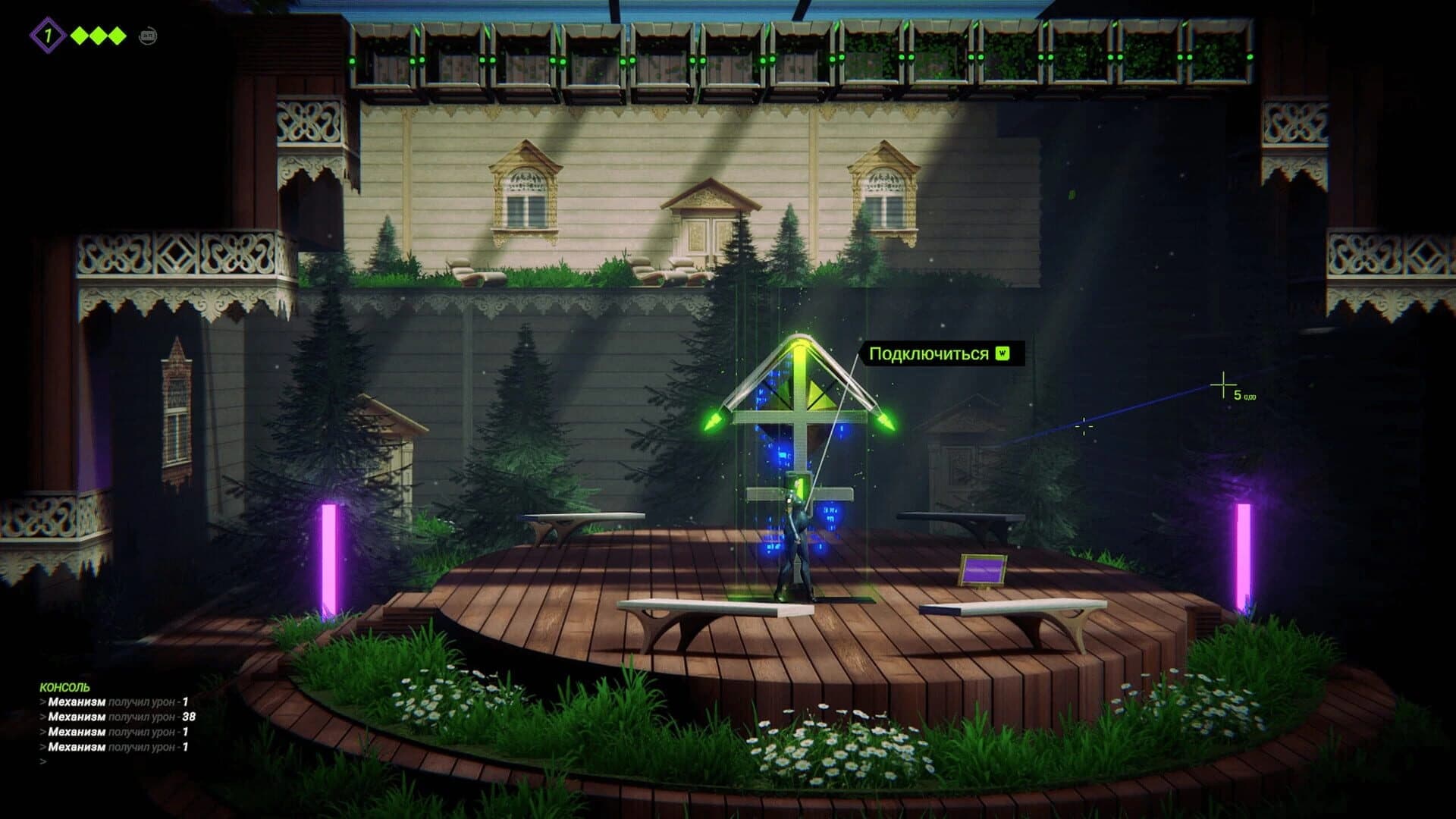Select the middle green ability diamond
Viewport: 1456px width, 819px height.
coord(98,36)
